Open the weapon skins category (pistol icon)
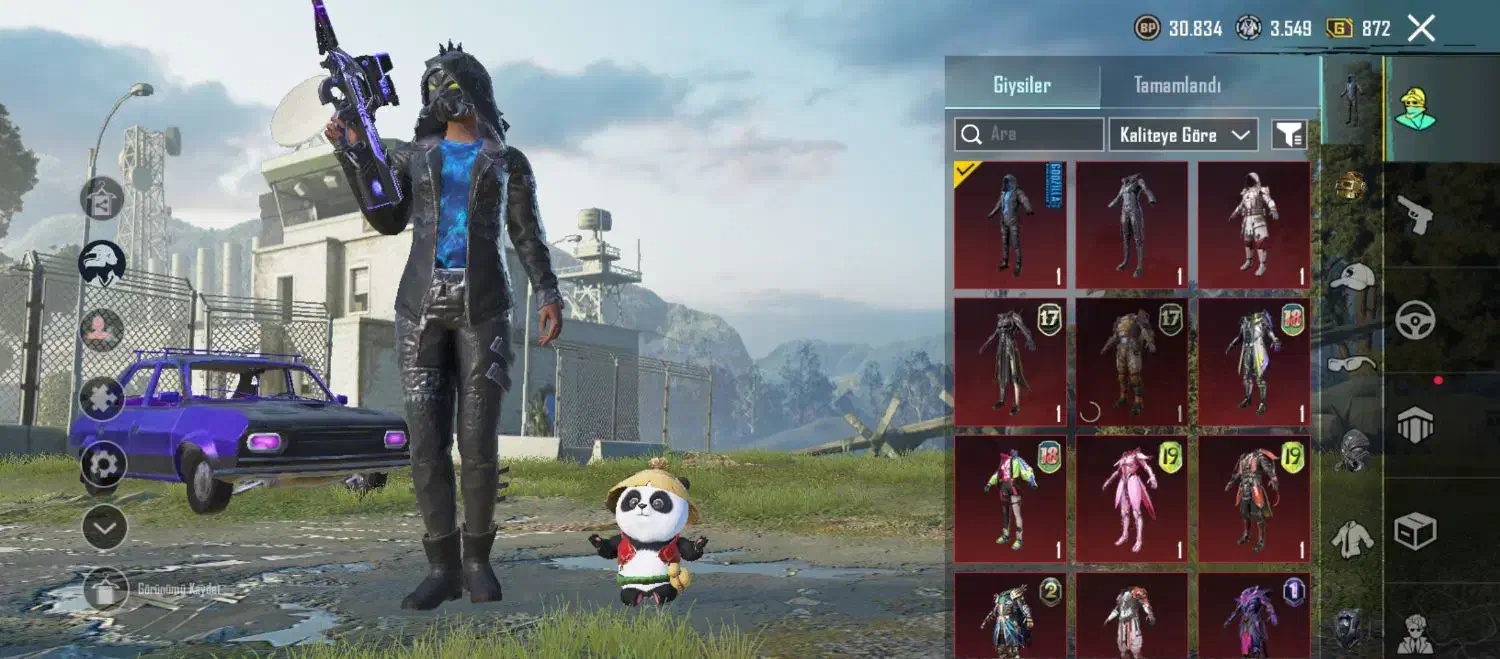 (x=1415, y=214)
